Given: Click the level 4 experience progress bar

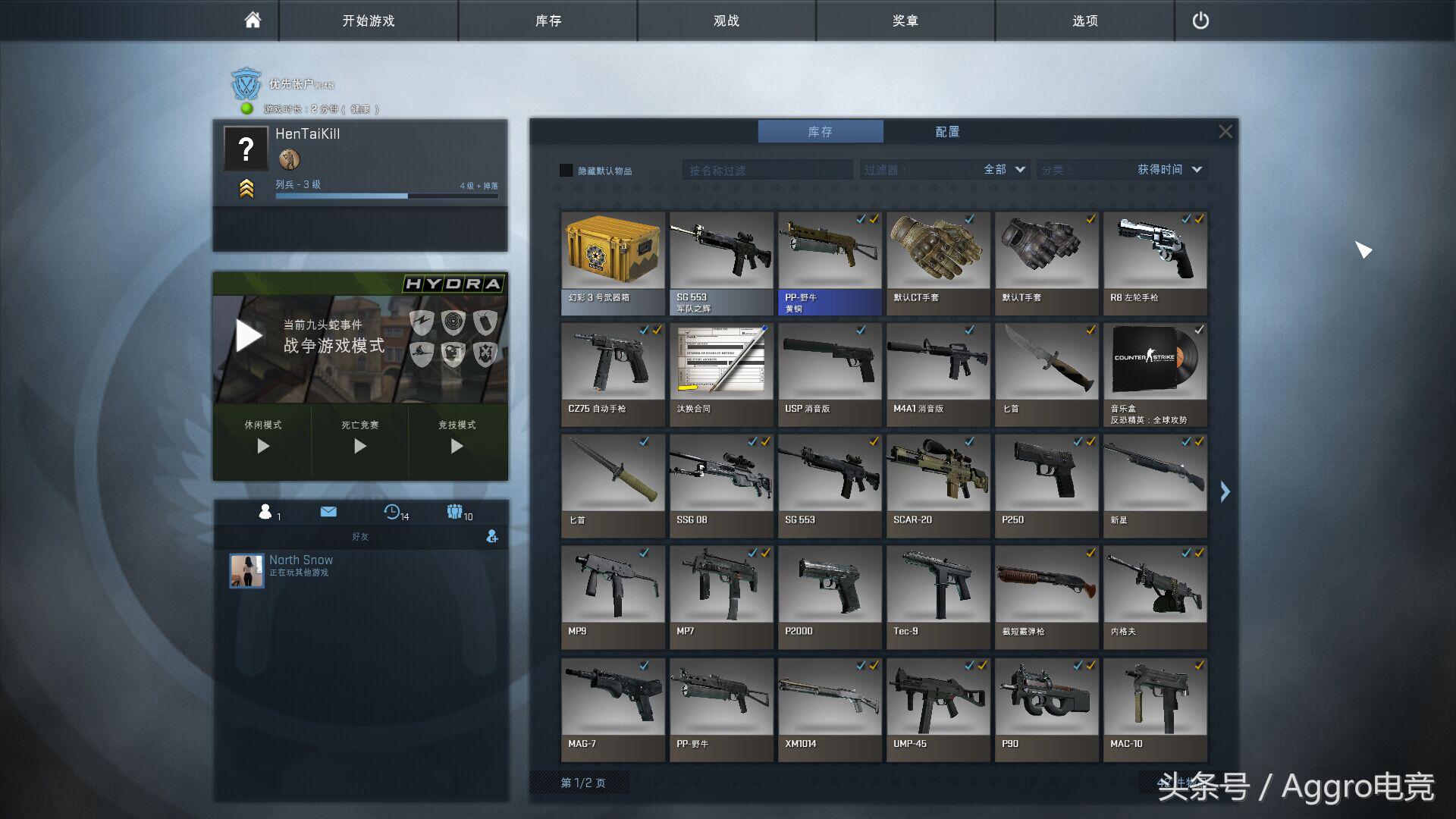Looking at the screenshot, I should pyautogui.click(x=387, y=195).
